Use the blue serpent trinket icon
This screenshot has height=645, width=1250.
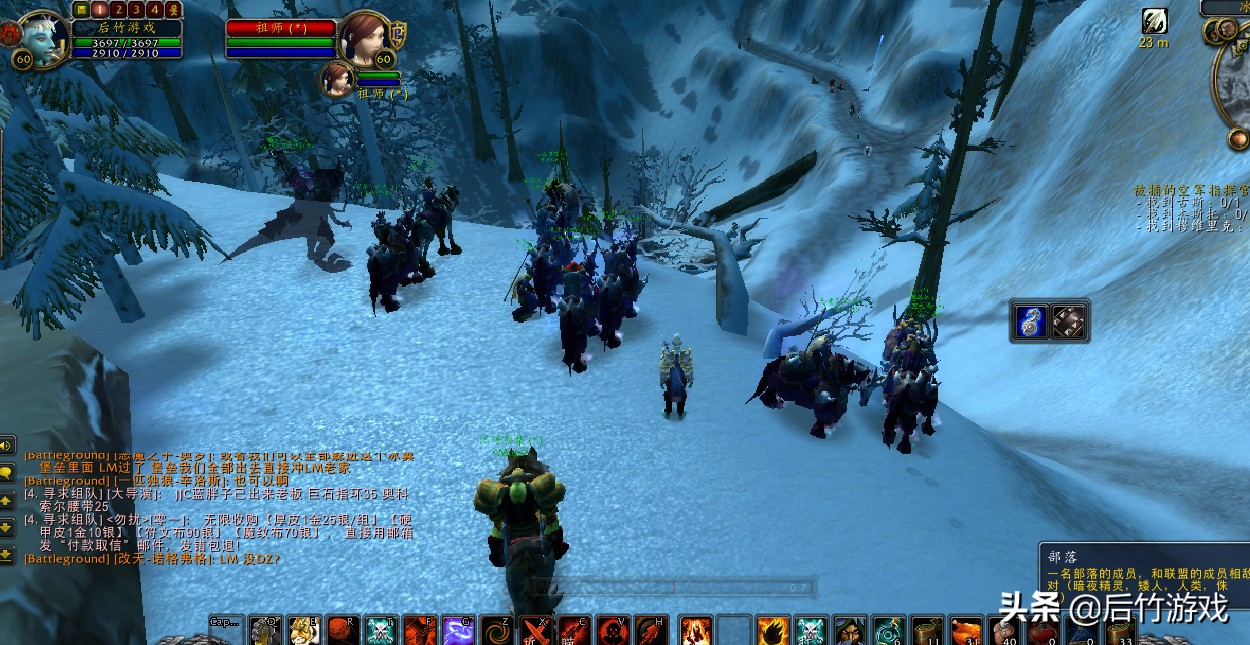click(1031, 321)
